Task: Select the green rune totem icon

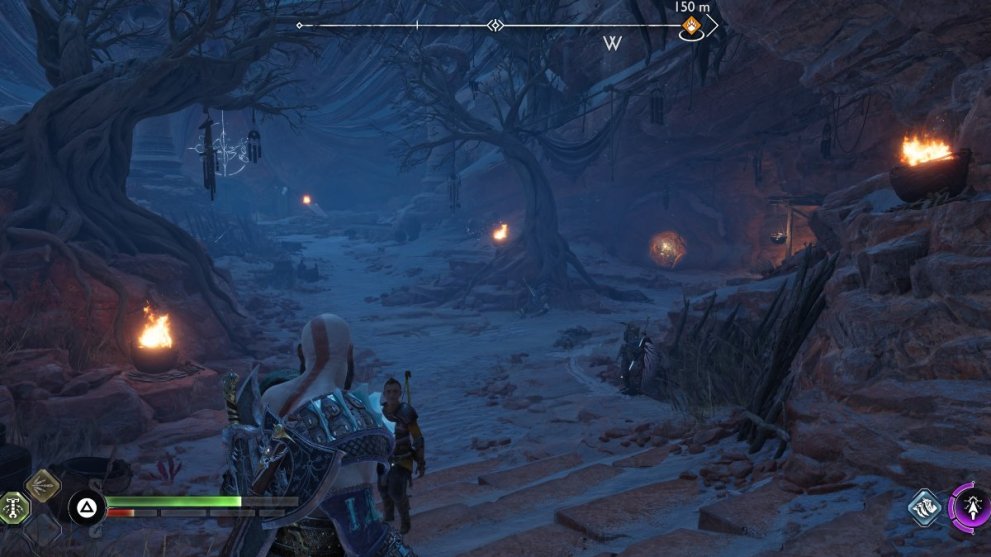Action: (x=13, y=506)
